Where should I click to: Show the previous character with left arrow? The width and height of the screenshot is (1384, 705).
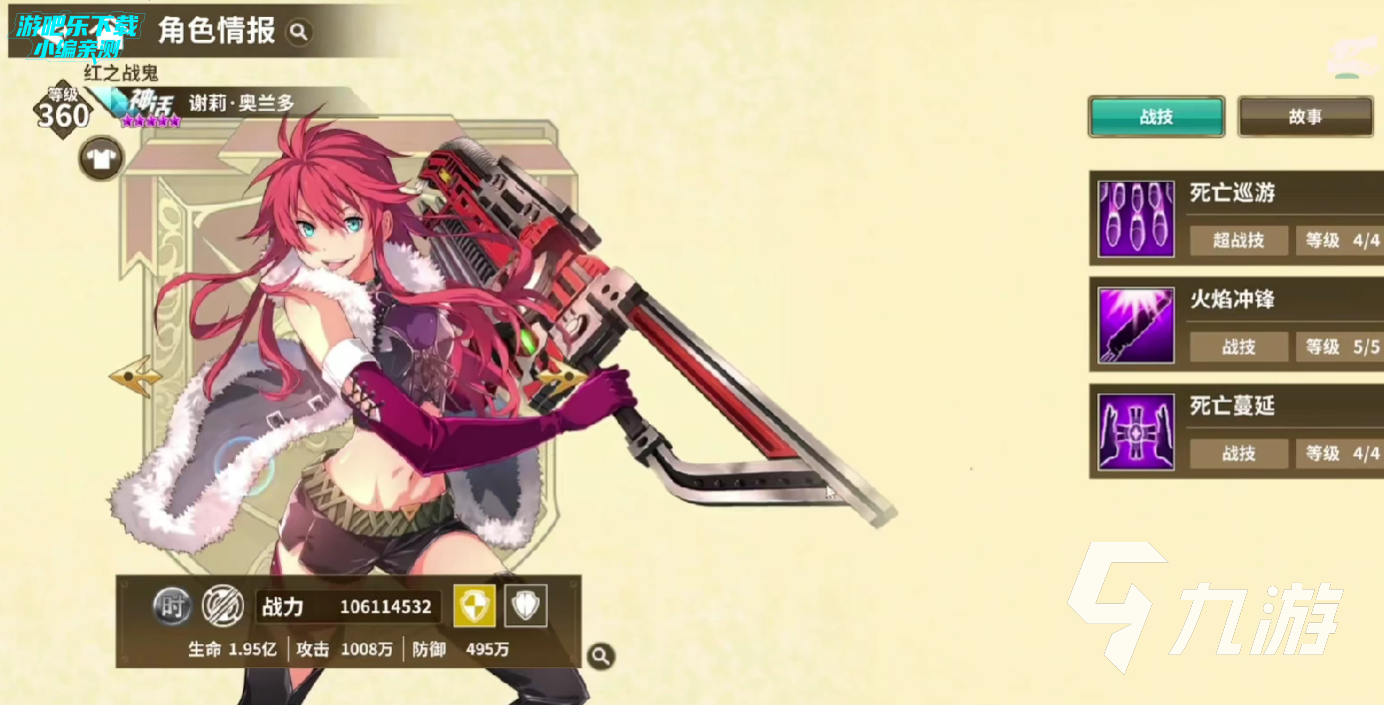pos(136,376)
